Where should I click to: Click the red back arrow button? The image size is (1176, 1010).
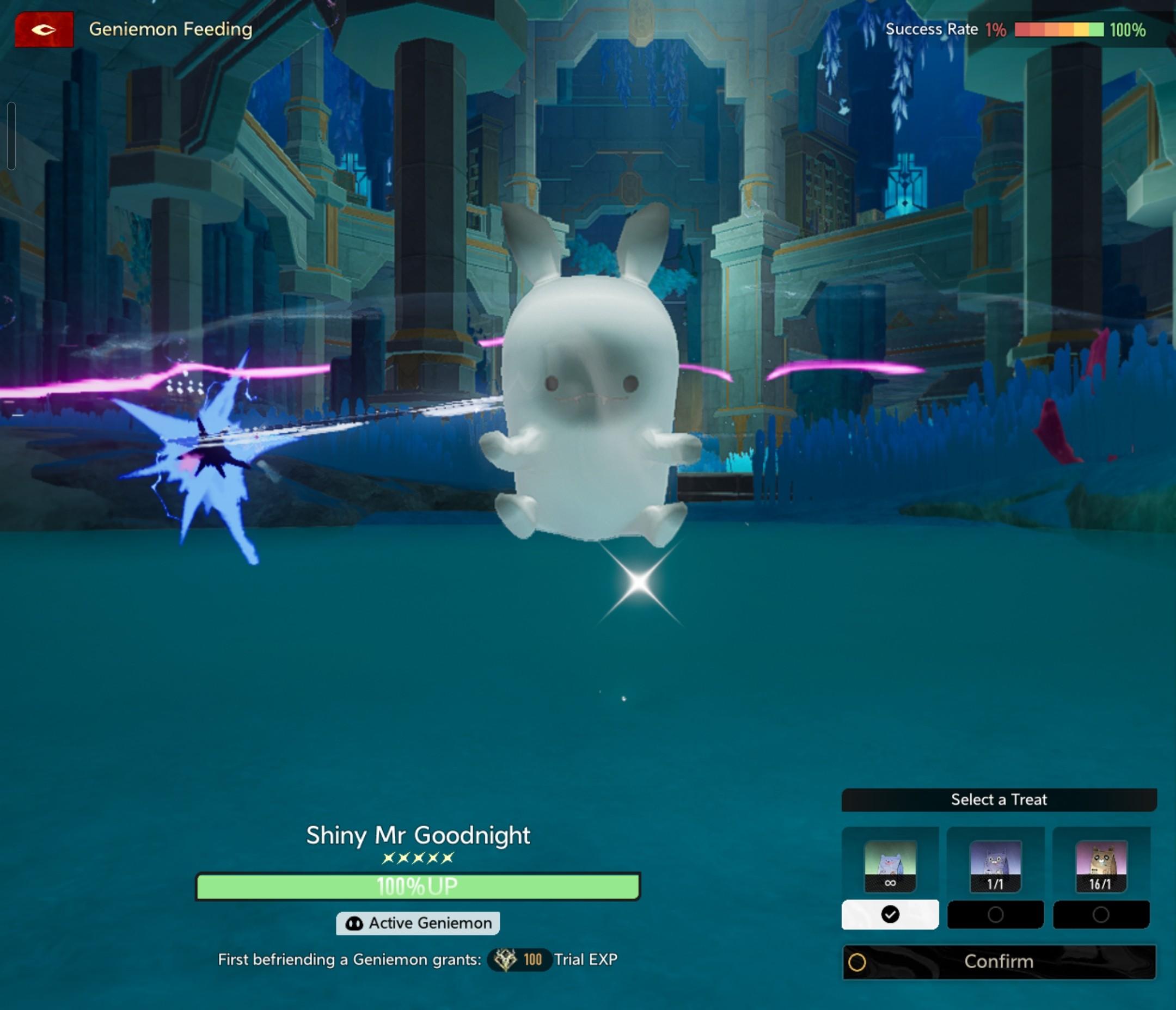coord(44,29)
